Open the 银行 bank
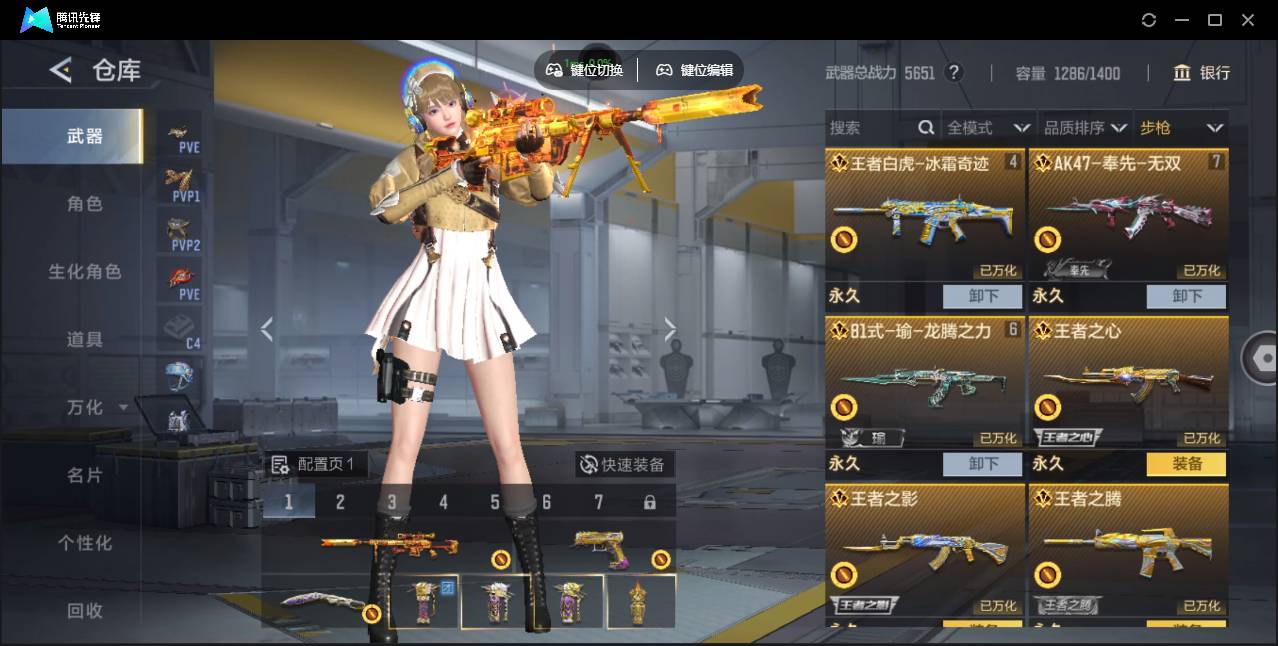Viewport: 1278px width, 646px height. [1202, 73]
